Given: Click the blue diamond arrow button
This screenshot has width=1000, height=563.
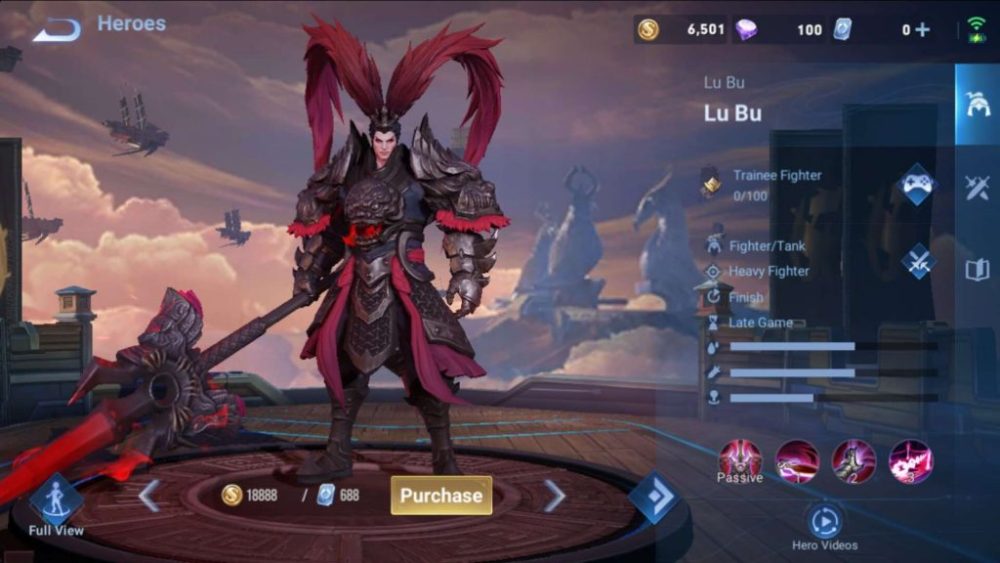Looking at the screenshot, I should coord(654,497).
